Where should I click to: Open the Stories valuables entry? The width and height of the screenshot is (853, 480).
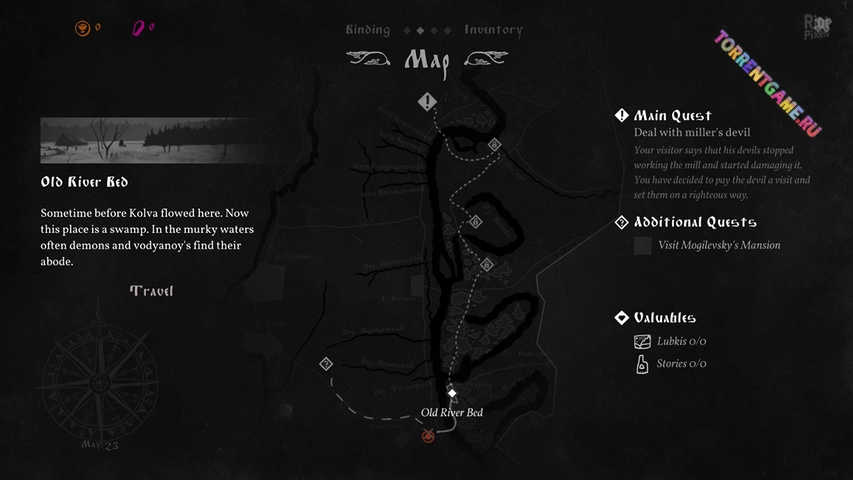click(x=681, y=364)
